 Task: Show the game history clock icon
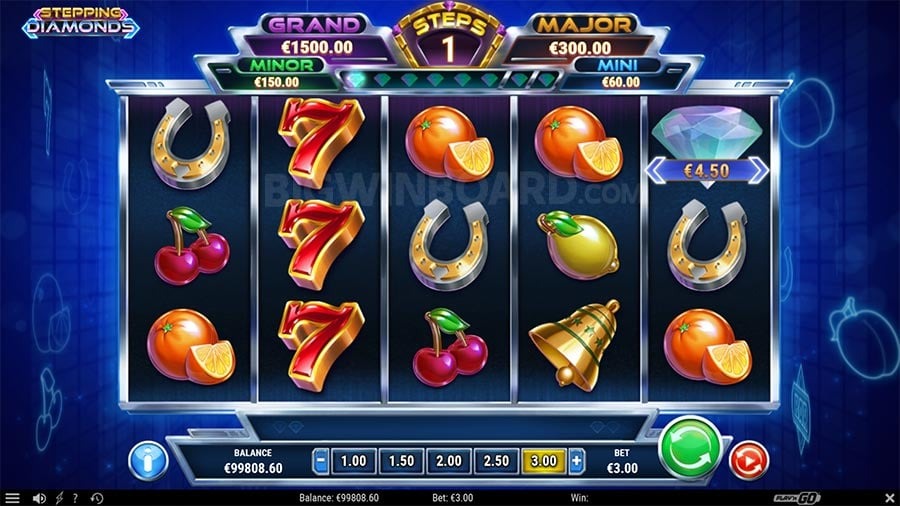click(x=97, y=497)
